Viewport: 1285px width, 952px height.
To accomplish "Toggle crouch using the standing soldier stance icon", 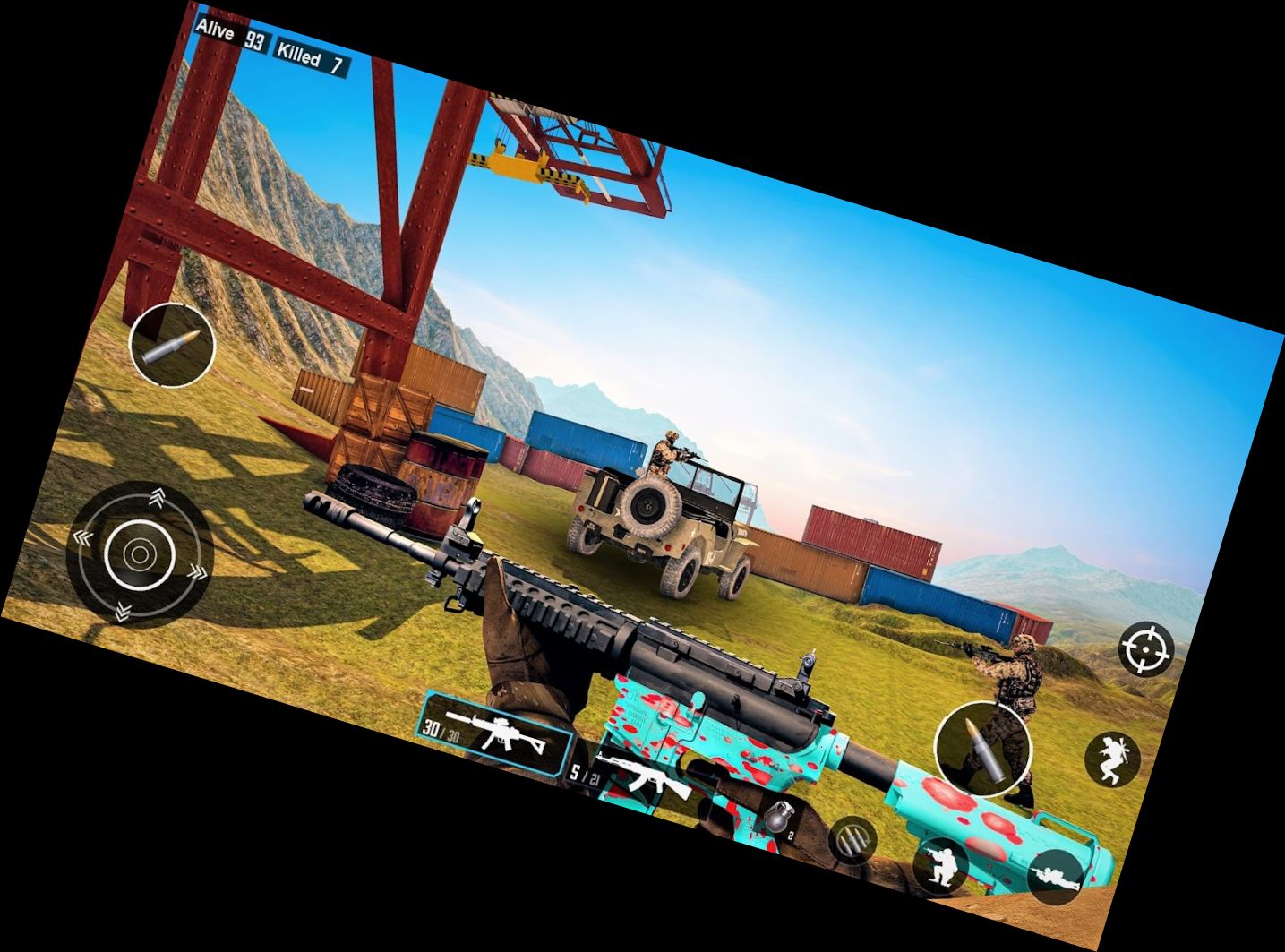I will (x=942, y=865).
